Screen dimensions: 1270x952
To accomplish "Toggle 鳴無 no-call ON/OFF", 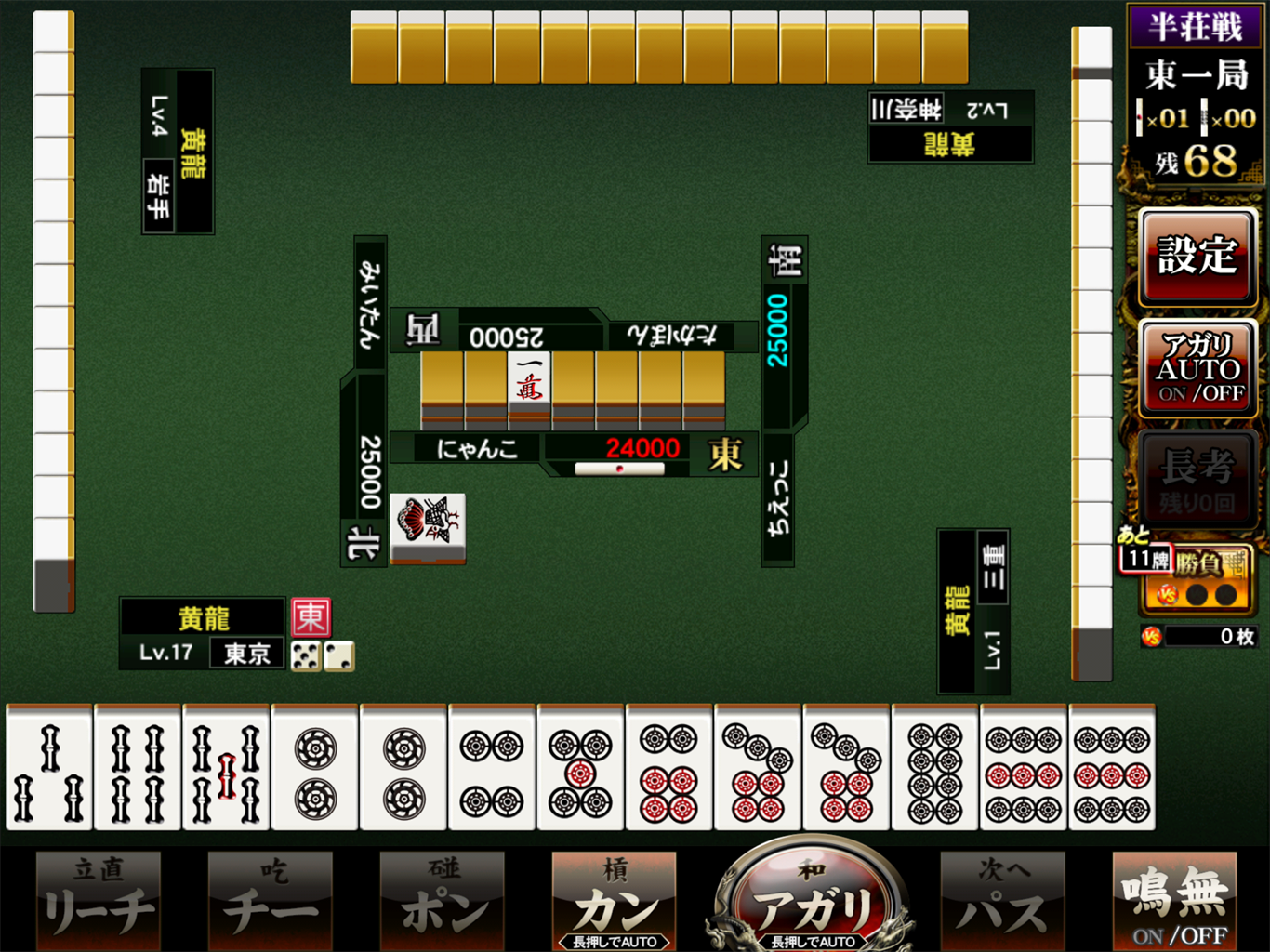I will pos(1175,899).
